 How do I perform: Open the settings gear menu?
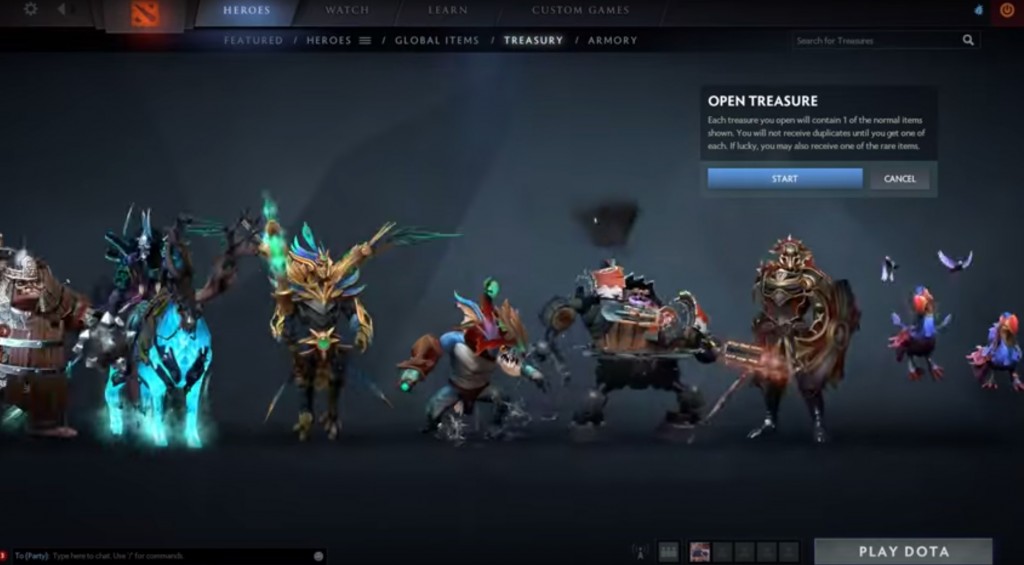click(30, 10)
